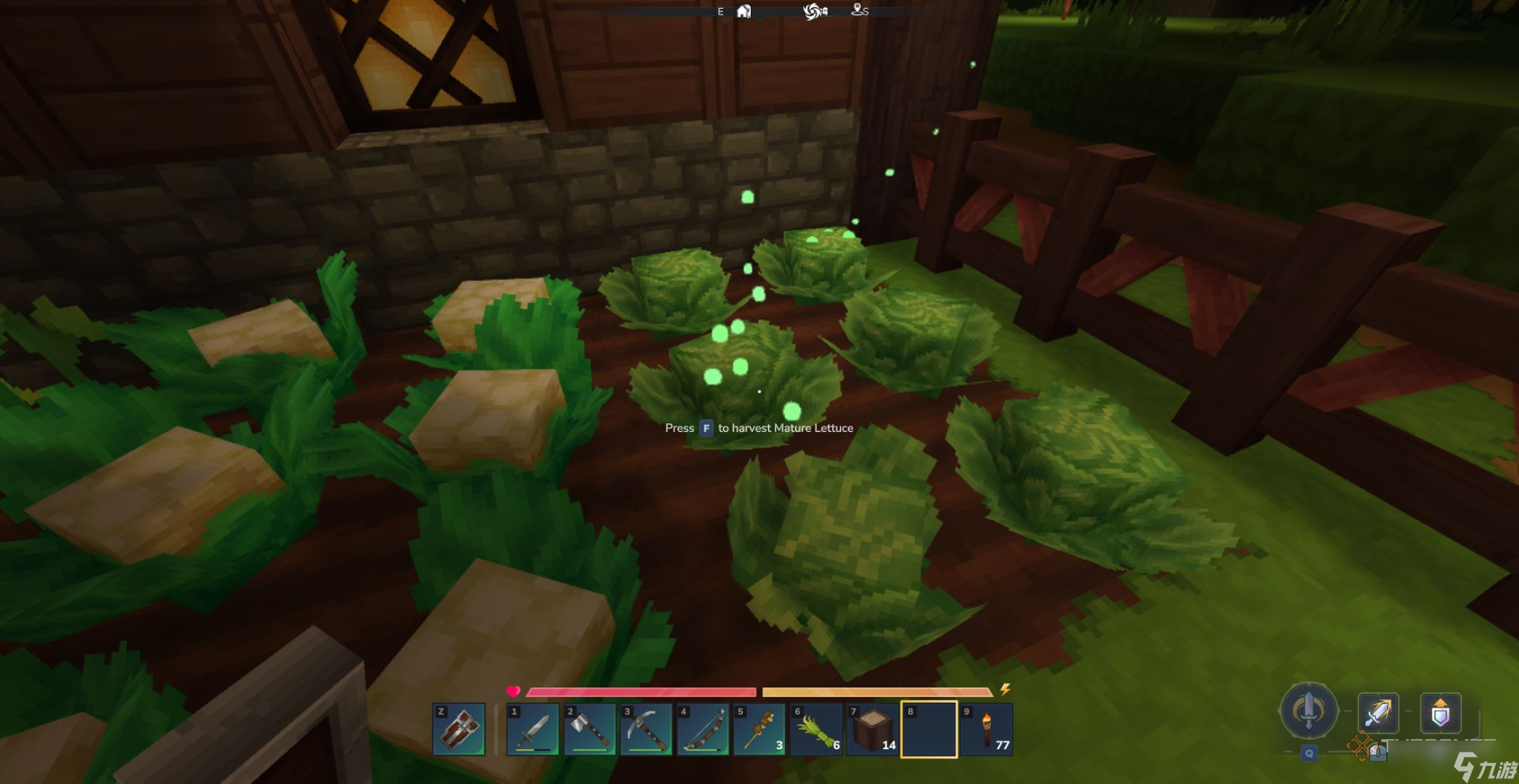The width and height of the screenshot is (1519, 784).
Task: Pick the green plant fiber bundle slot
Action: (x=815, y=730)
